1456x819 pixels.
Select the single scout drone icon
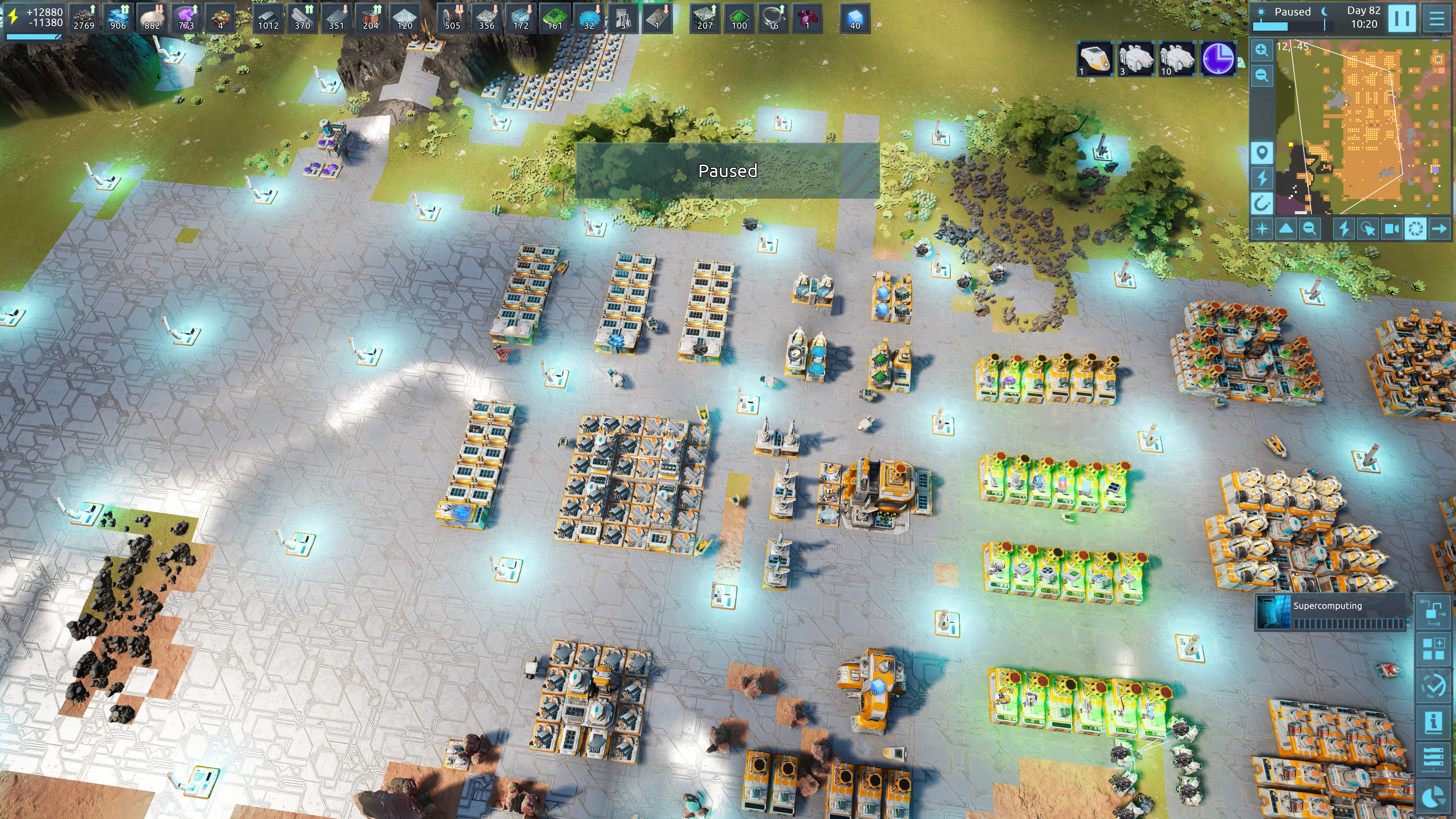click(1095, 58)
